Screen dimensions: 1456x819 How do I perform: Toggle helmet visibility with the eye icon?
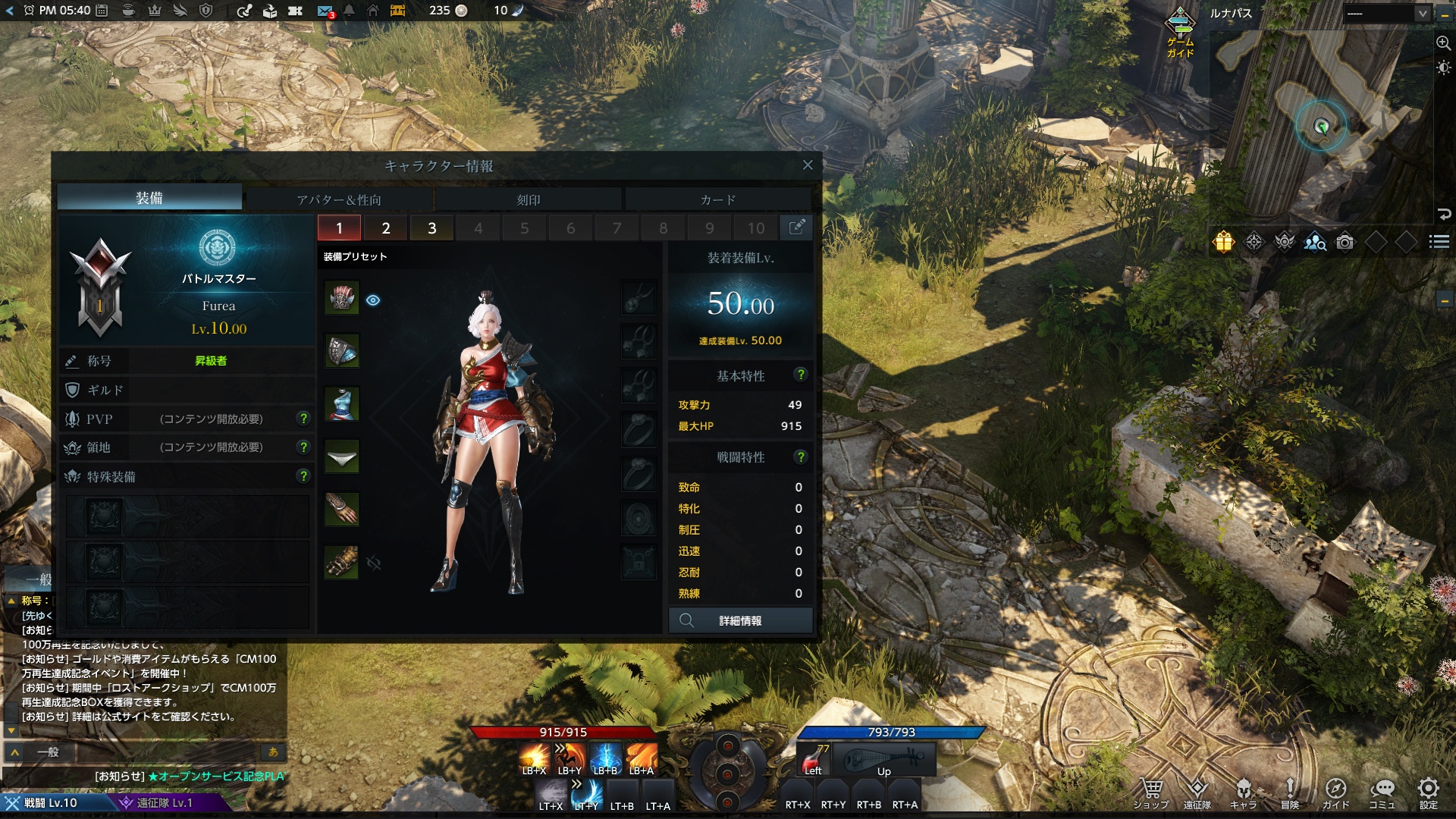[372, 300]
